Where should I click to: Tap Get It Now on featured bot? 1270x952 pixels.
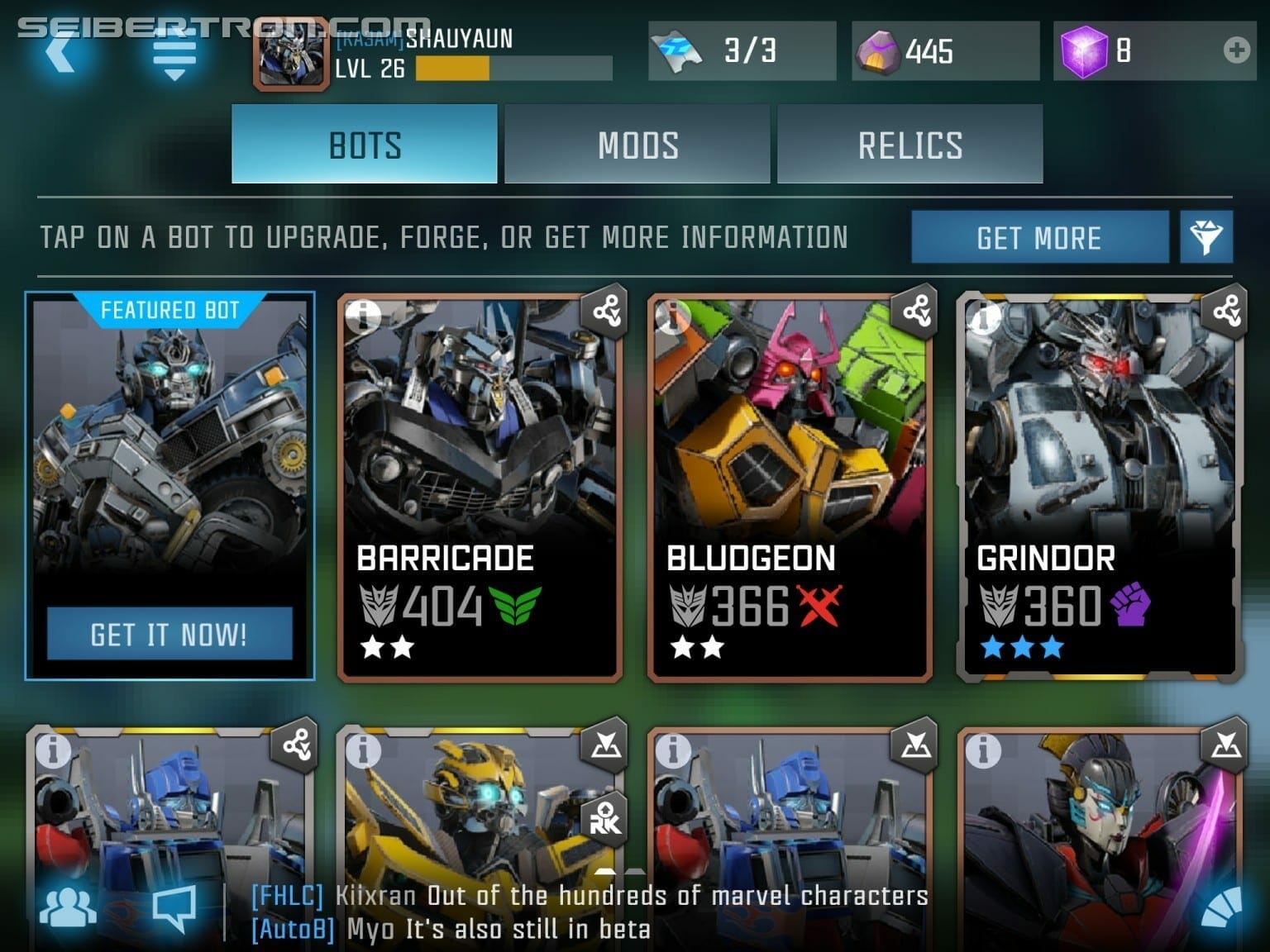(169, 634)
